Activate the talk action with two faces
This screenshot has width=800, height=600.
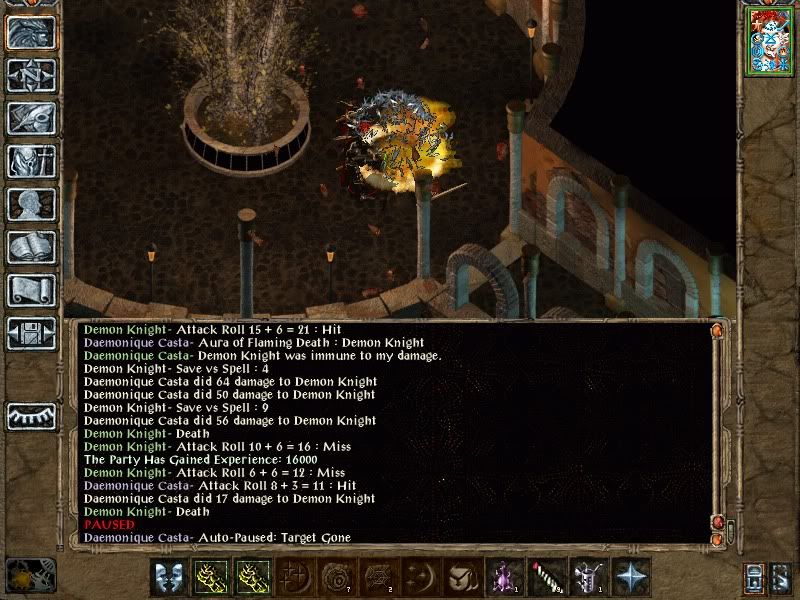(x=169, y=577)
